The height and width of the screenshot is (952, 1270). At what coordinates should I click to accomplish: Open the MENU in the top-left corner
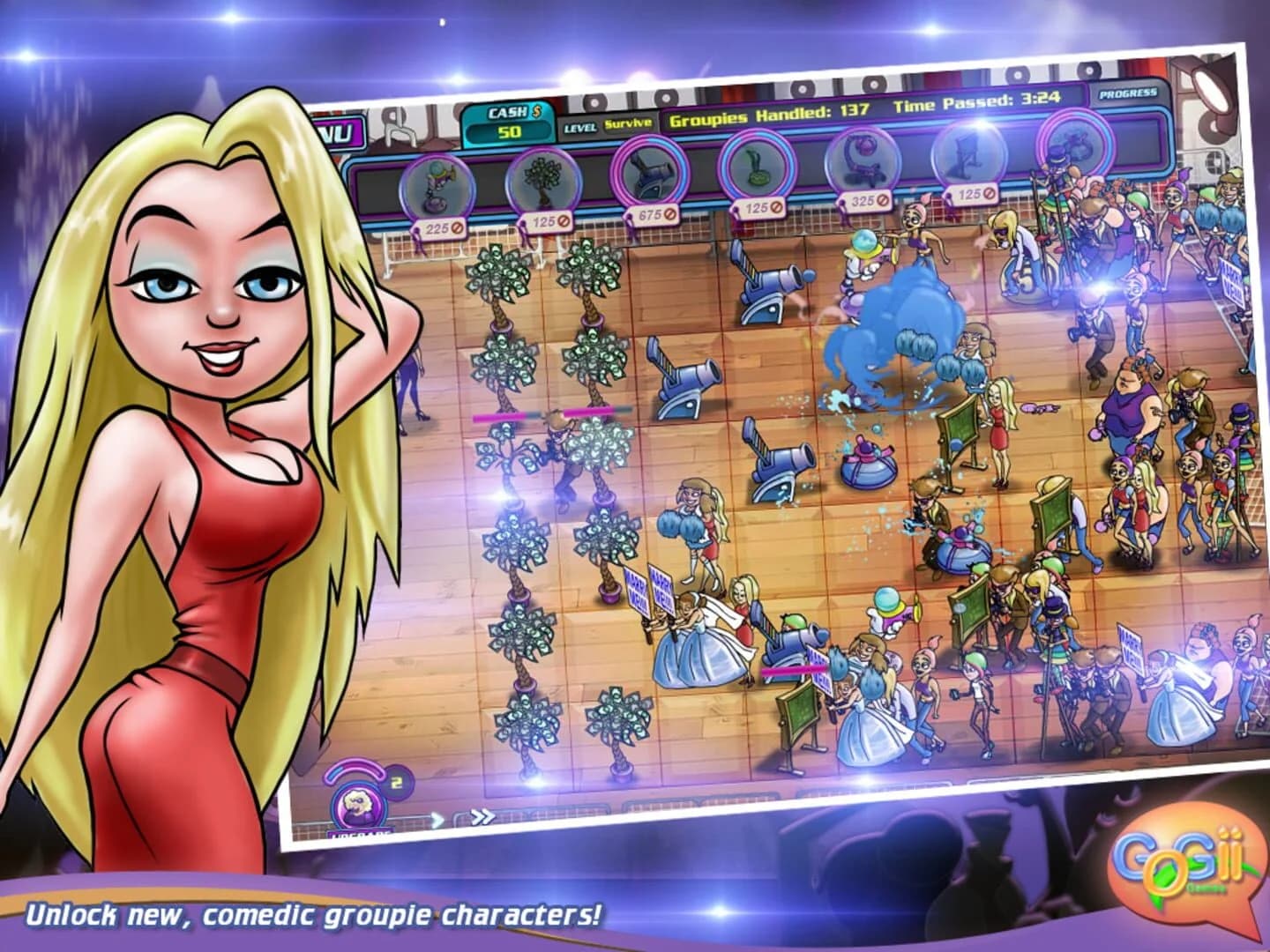point(340,133)
